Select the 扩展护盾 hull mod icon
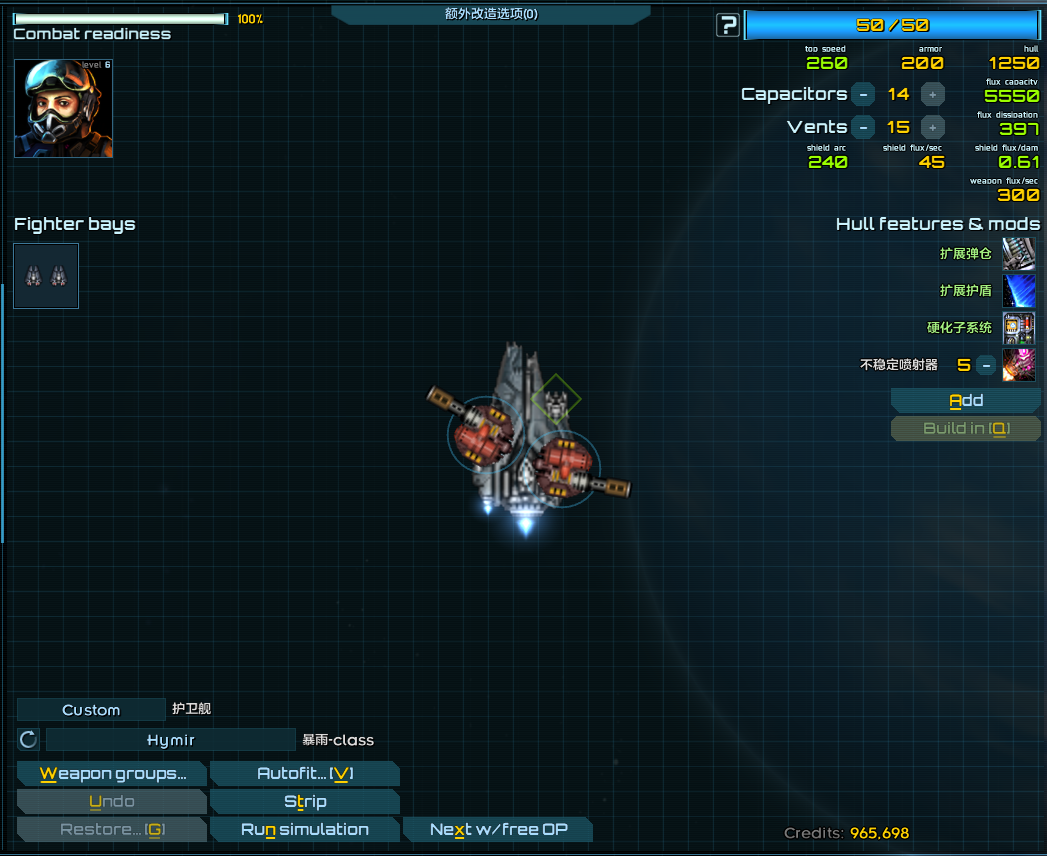Viewport: 1047px width, 856px height. pyautogui.click(x=1018, y=291)
